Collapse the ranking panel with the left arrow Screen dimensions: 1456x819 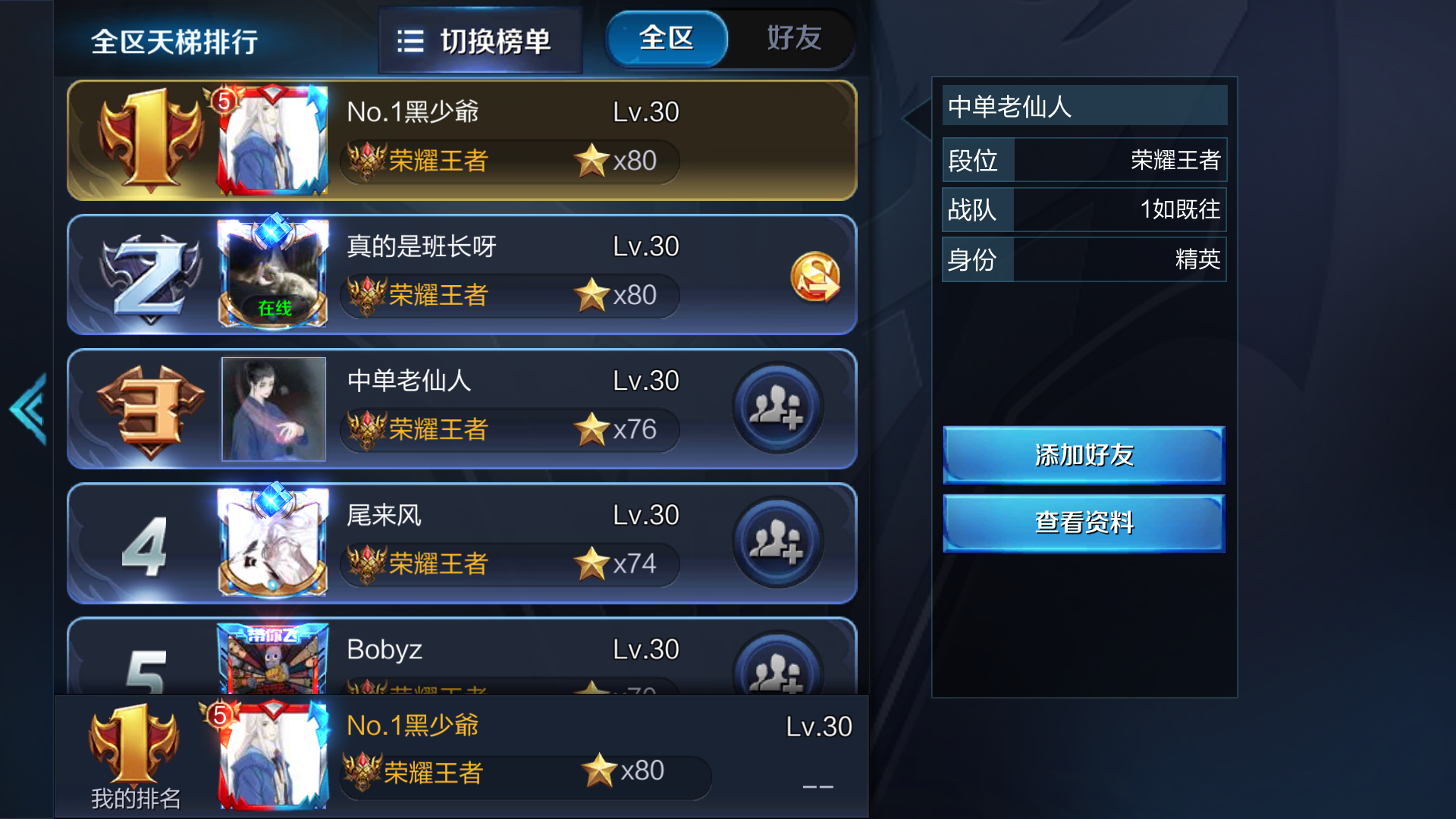(x=27, y=409)
